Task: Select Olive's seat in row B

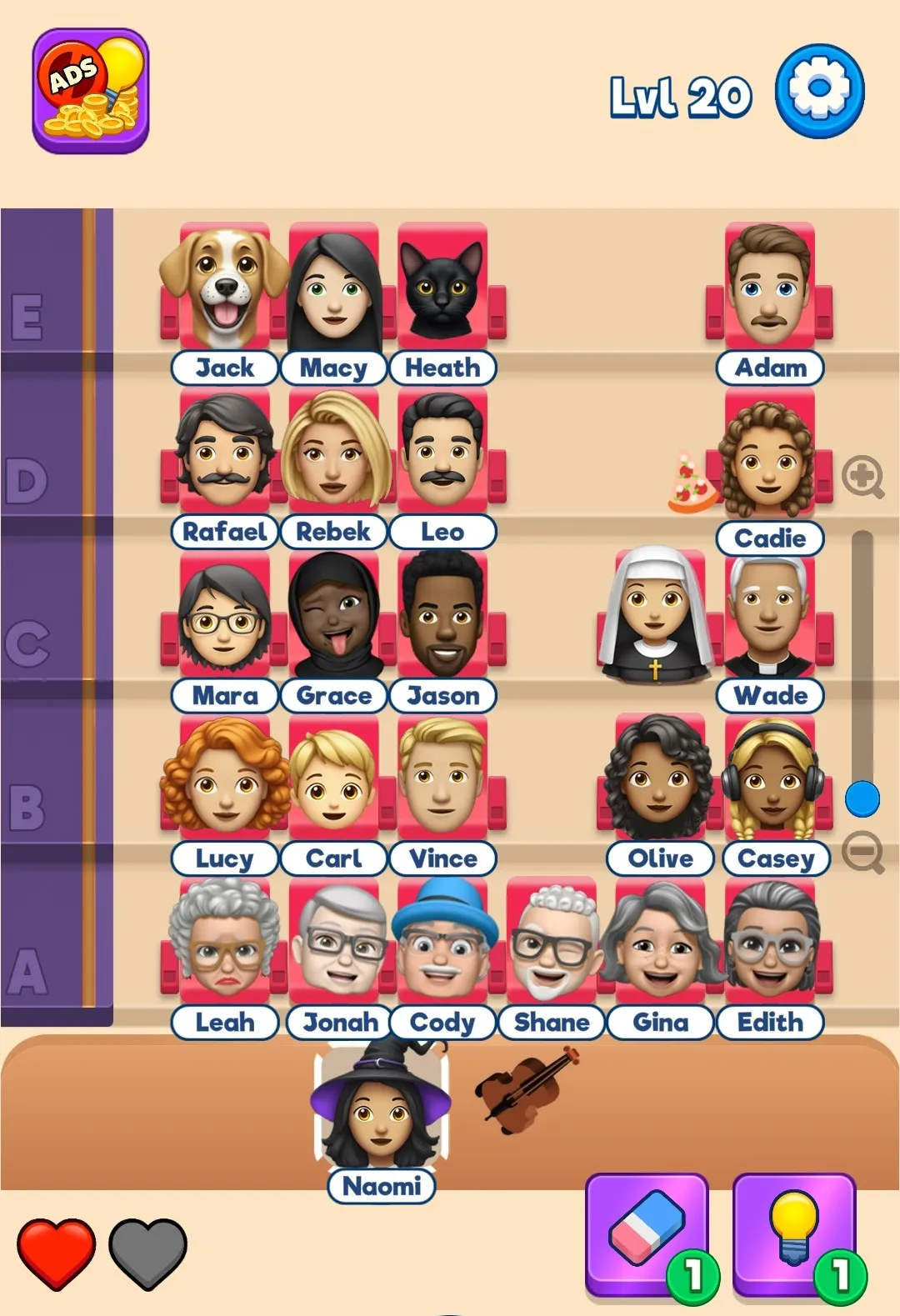Action: pos(659,779)
